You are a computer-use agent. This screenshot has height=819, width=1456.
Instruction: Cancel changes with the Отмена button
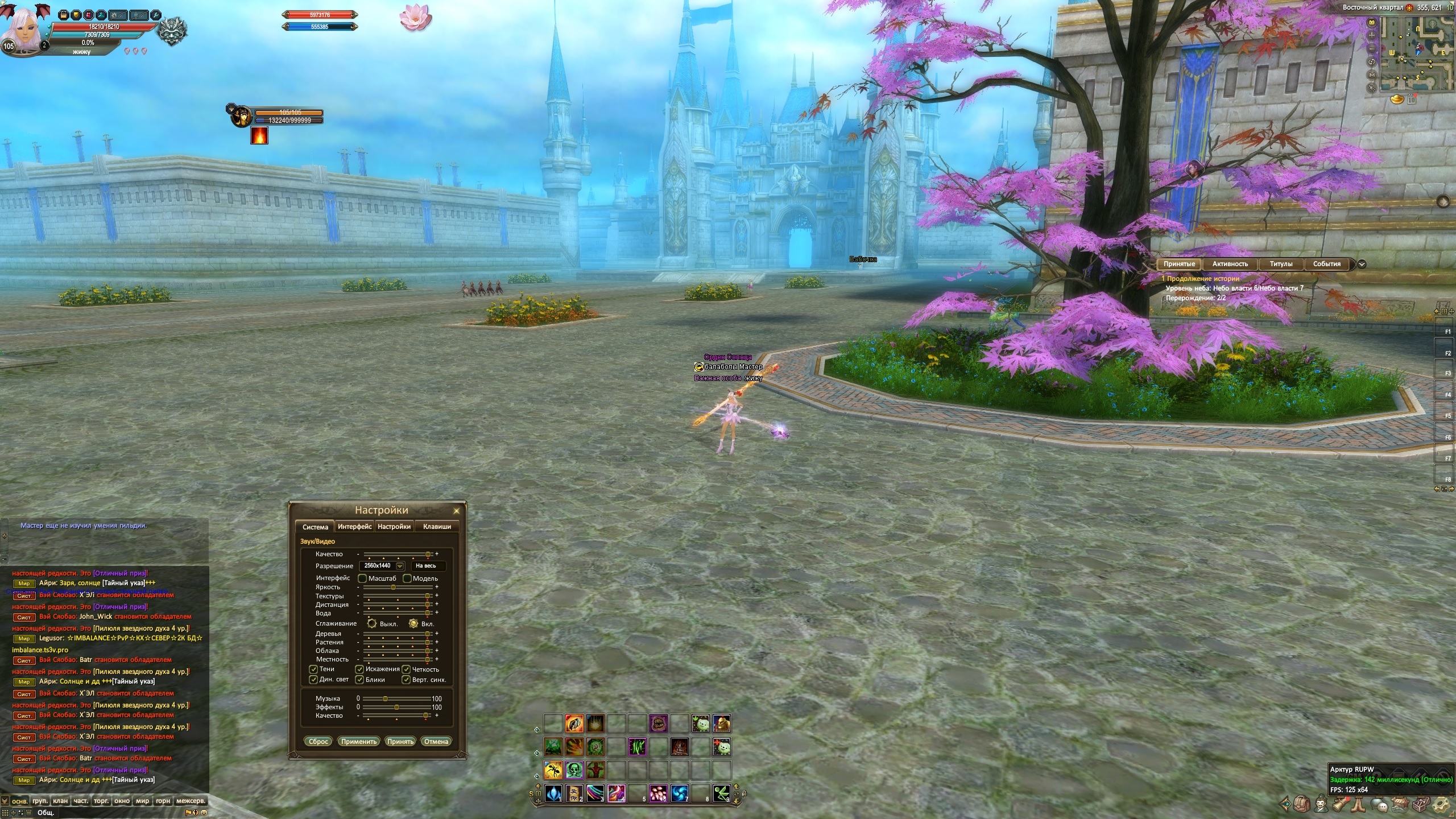click(436, 741)
